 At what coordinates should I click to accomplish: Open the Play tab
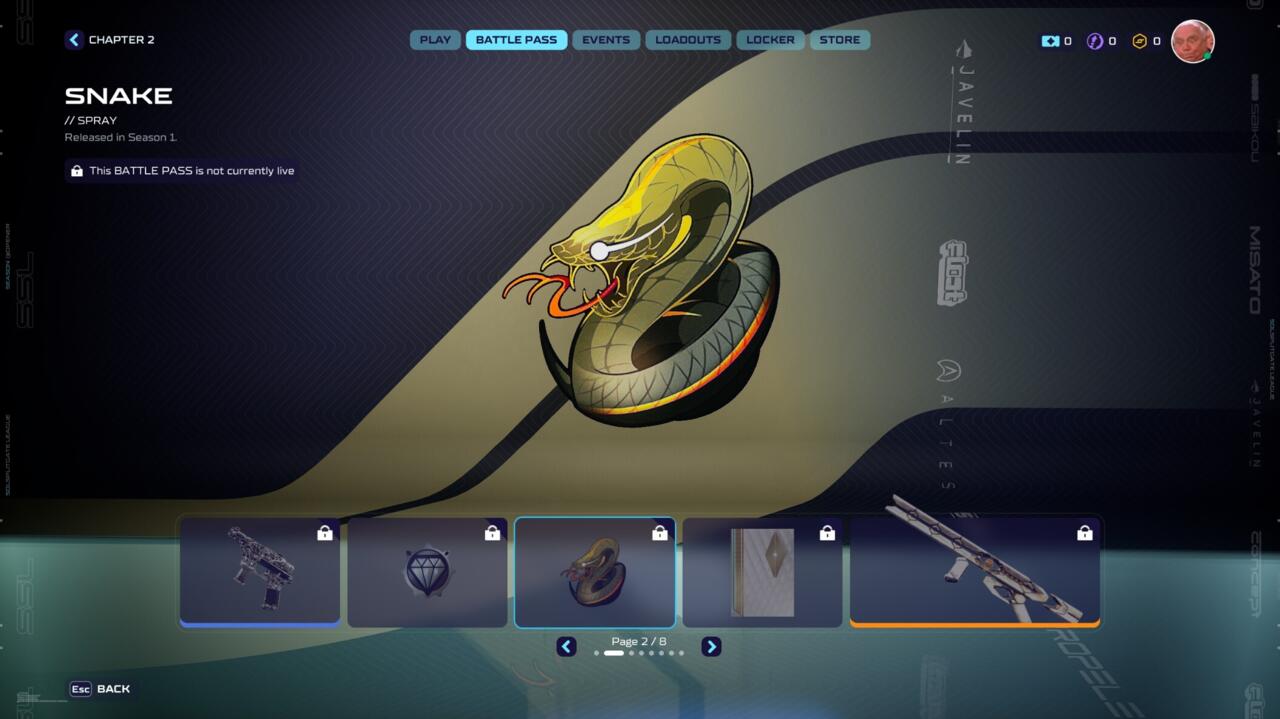pos(435,40)
